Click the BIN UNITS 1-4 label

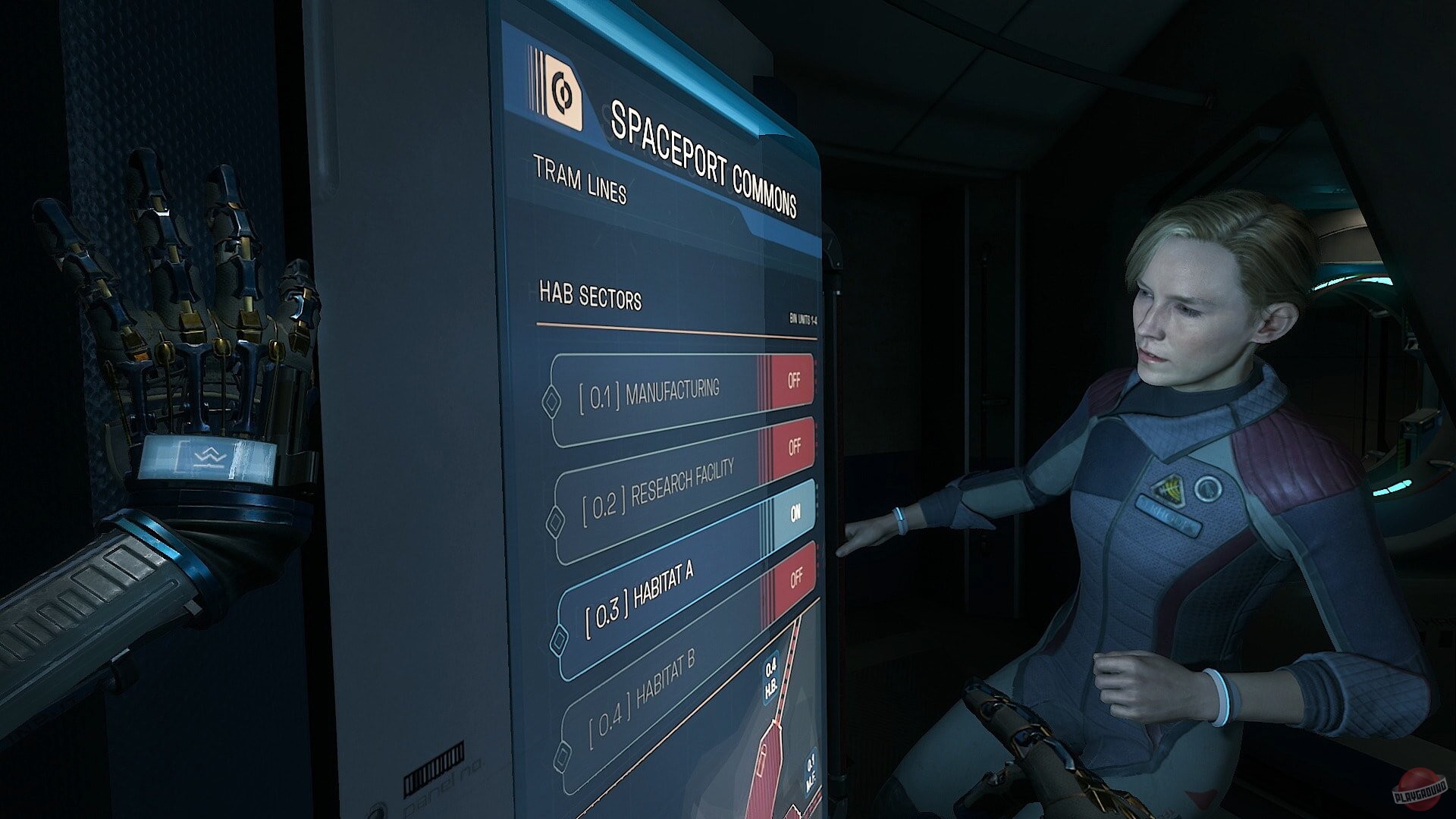pyautogui.click(x=800, y=318)
